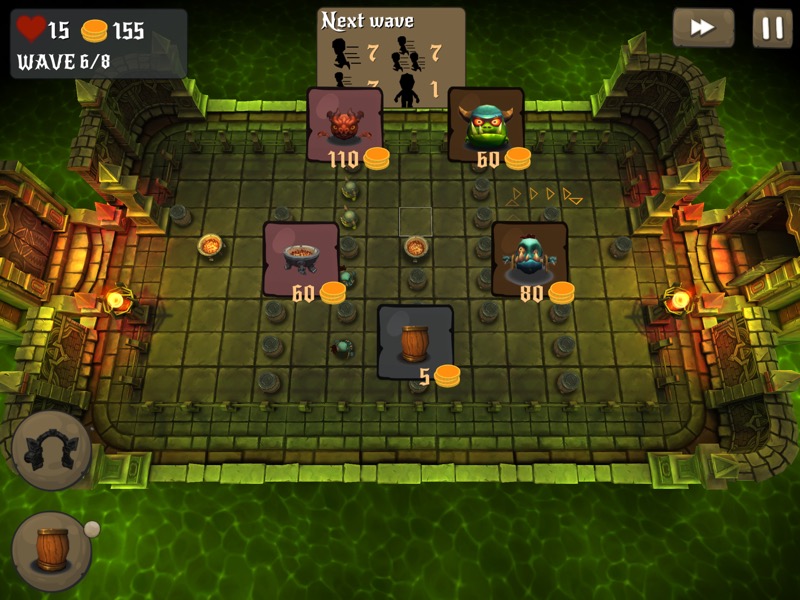800x600 pixels.
Task: Pick the blue goblin tower for 80 coins
Action: click(x=529, y=259)
